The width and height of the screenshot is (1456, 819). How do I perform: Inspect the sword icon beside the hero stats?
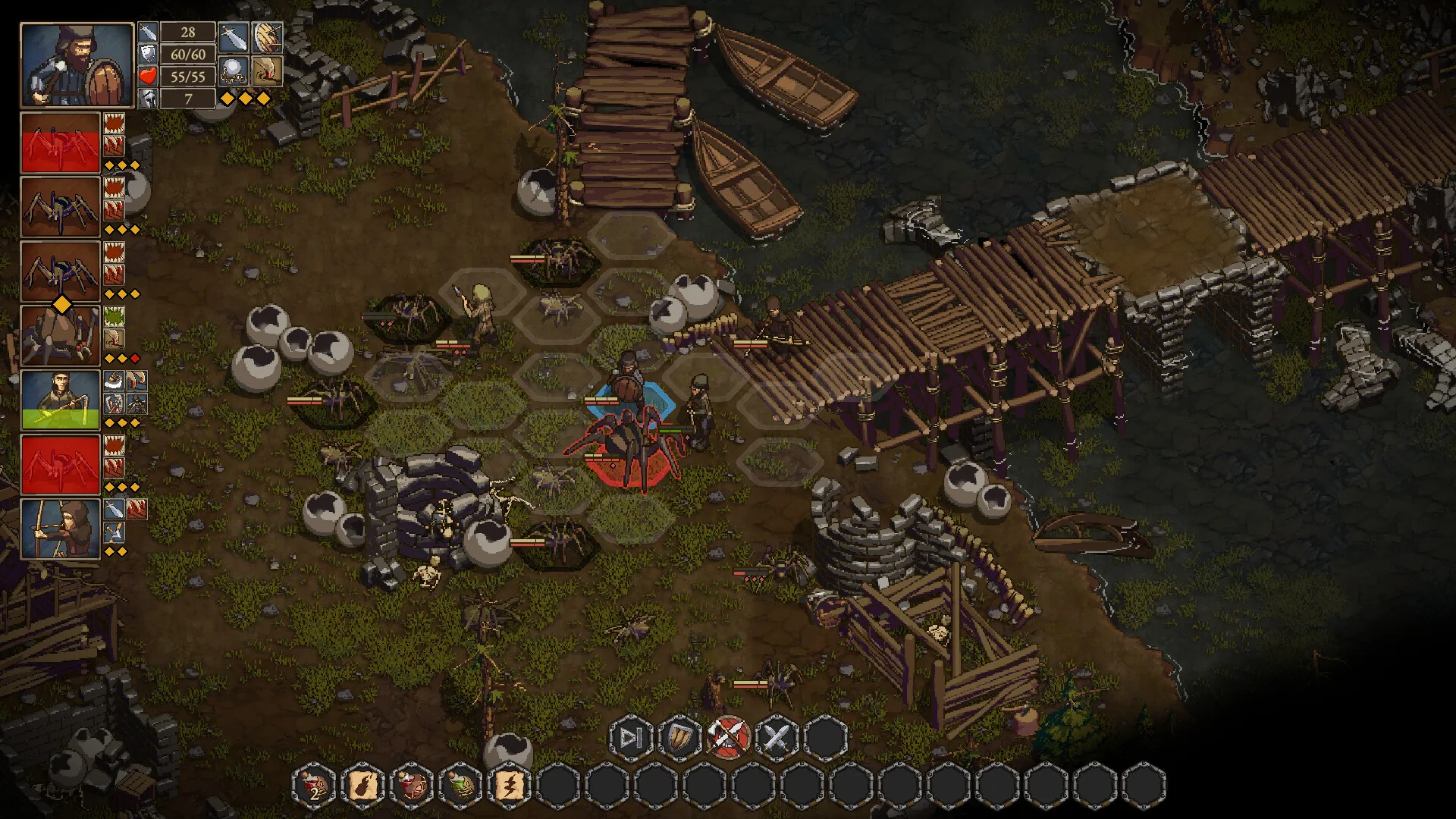(233, 37)
